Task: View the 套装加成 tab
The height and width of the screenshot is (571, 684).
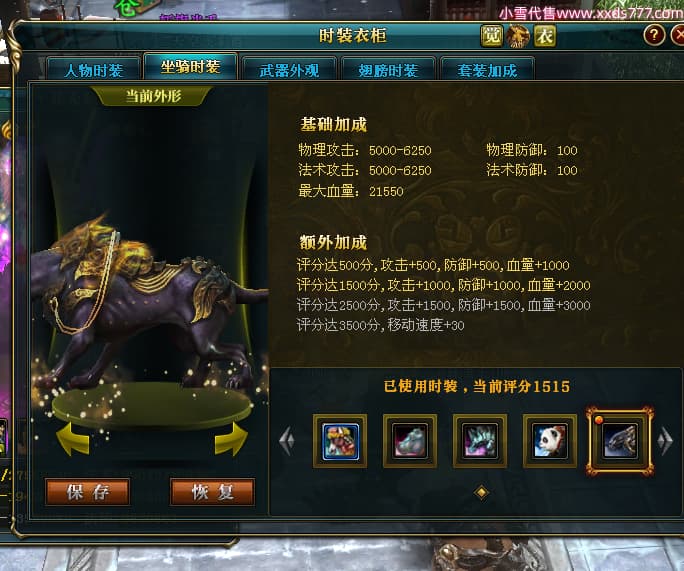Action: point(486,70)
